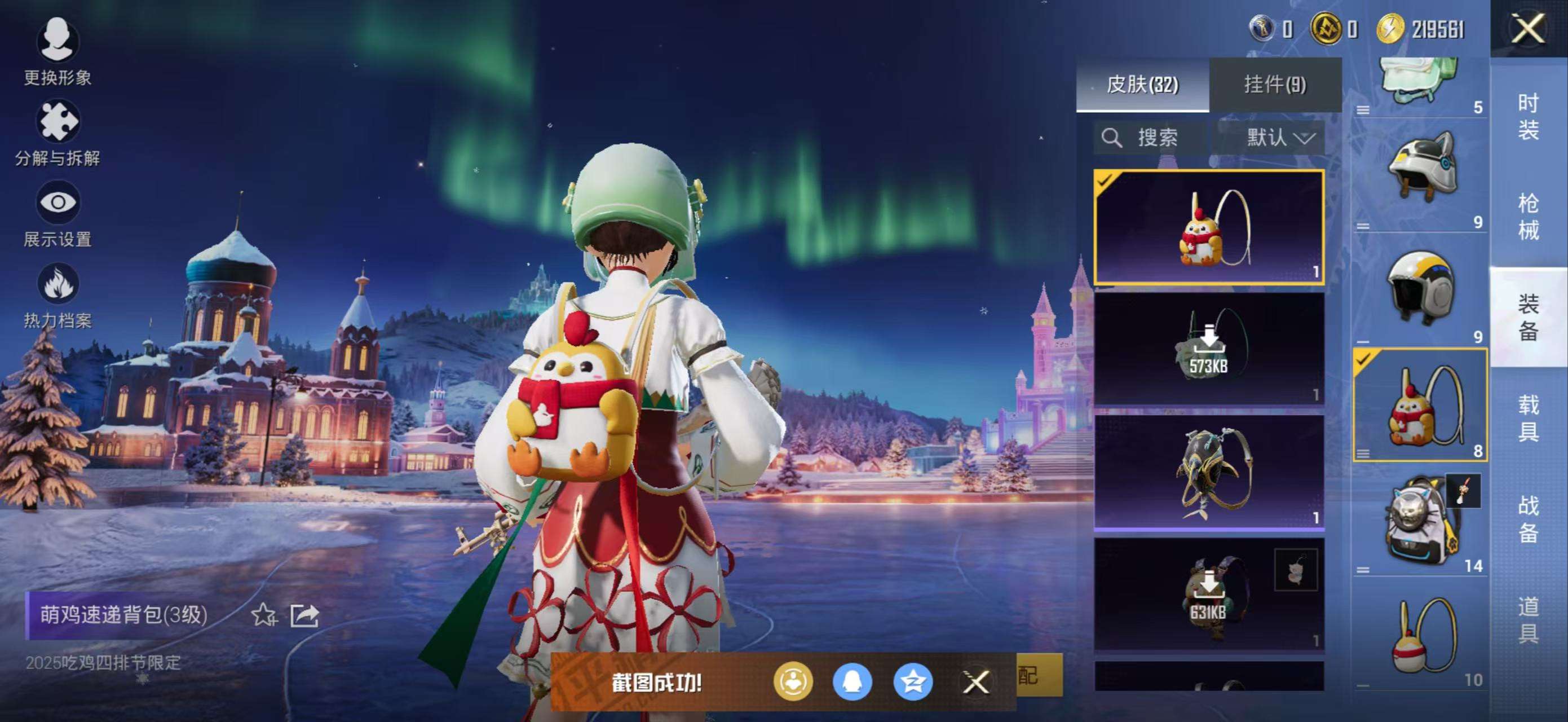Close the wardrobe with the top-right X
Image resolution: width=1568 pixels, height=722 pixels.
click(1527, 29)
